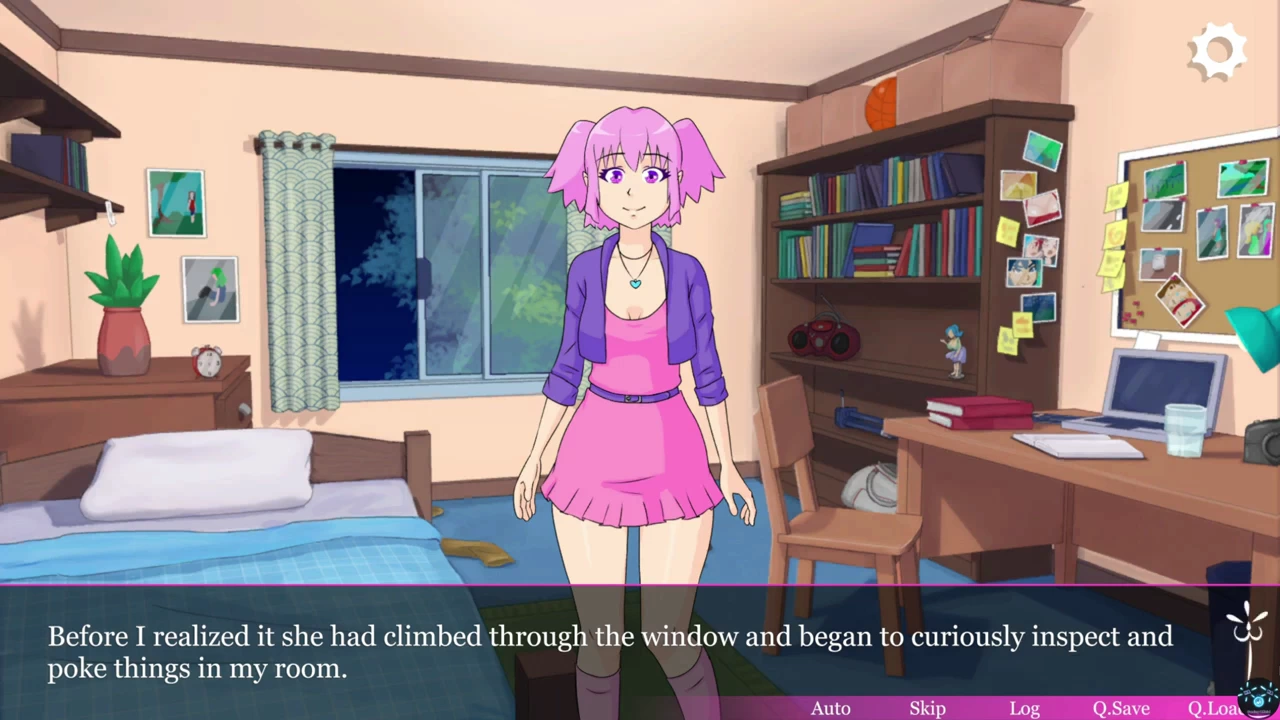1280x720 pixels.
Task: Open the dialogue Log
Action: 1024,708
